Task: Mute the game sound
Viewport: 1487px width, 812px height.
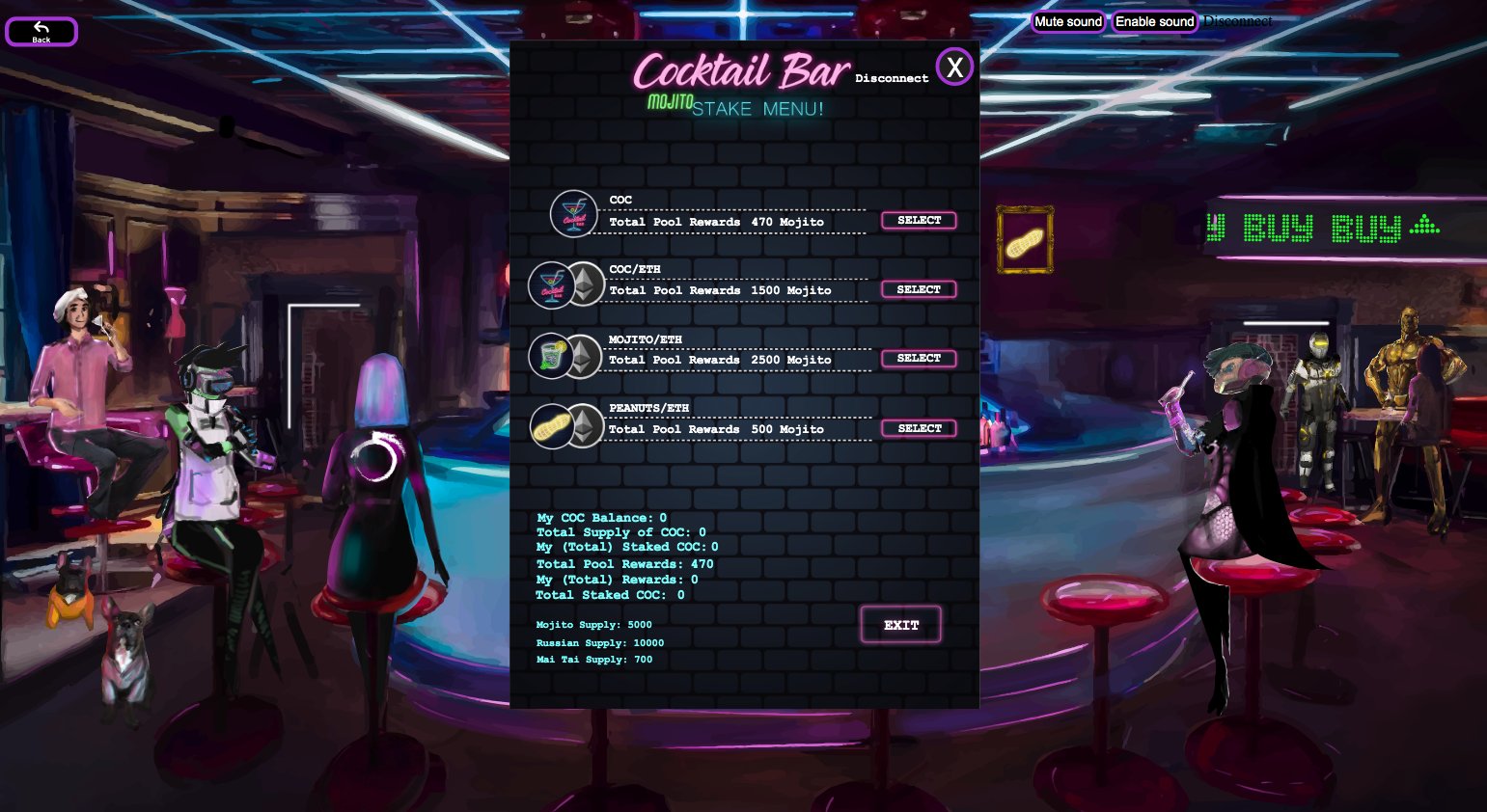Action: point(1068,21)
